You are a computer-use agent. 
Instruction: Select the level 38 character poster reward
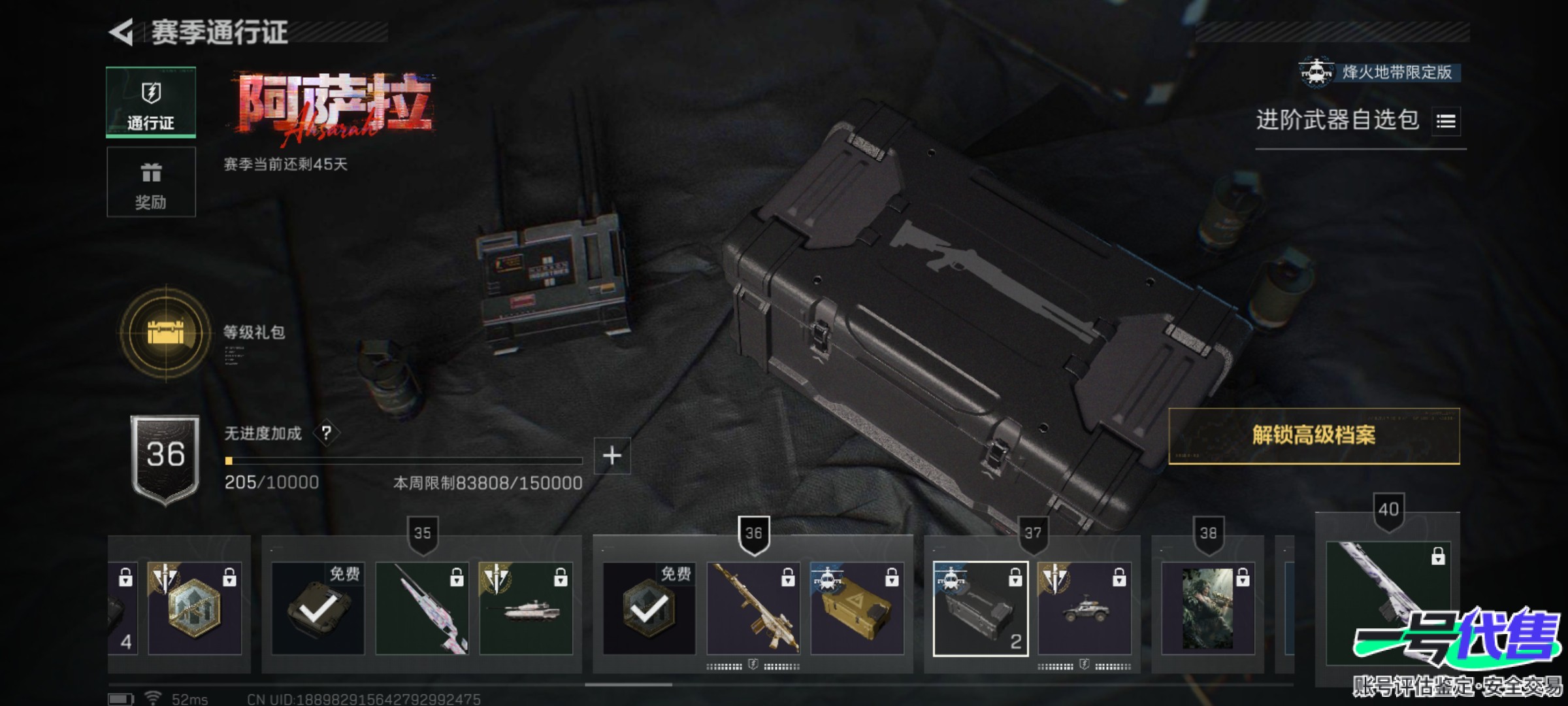coord(1207,609)
